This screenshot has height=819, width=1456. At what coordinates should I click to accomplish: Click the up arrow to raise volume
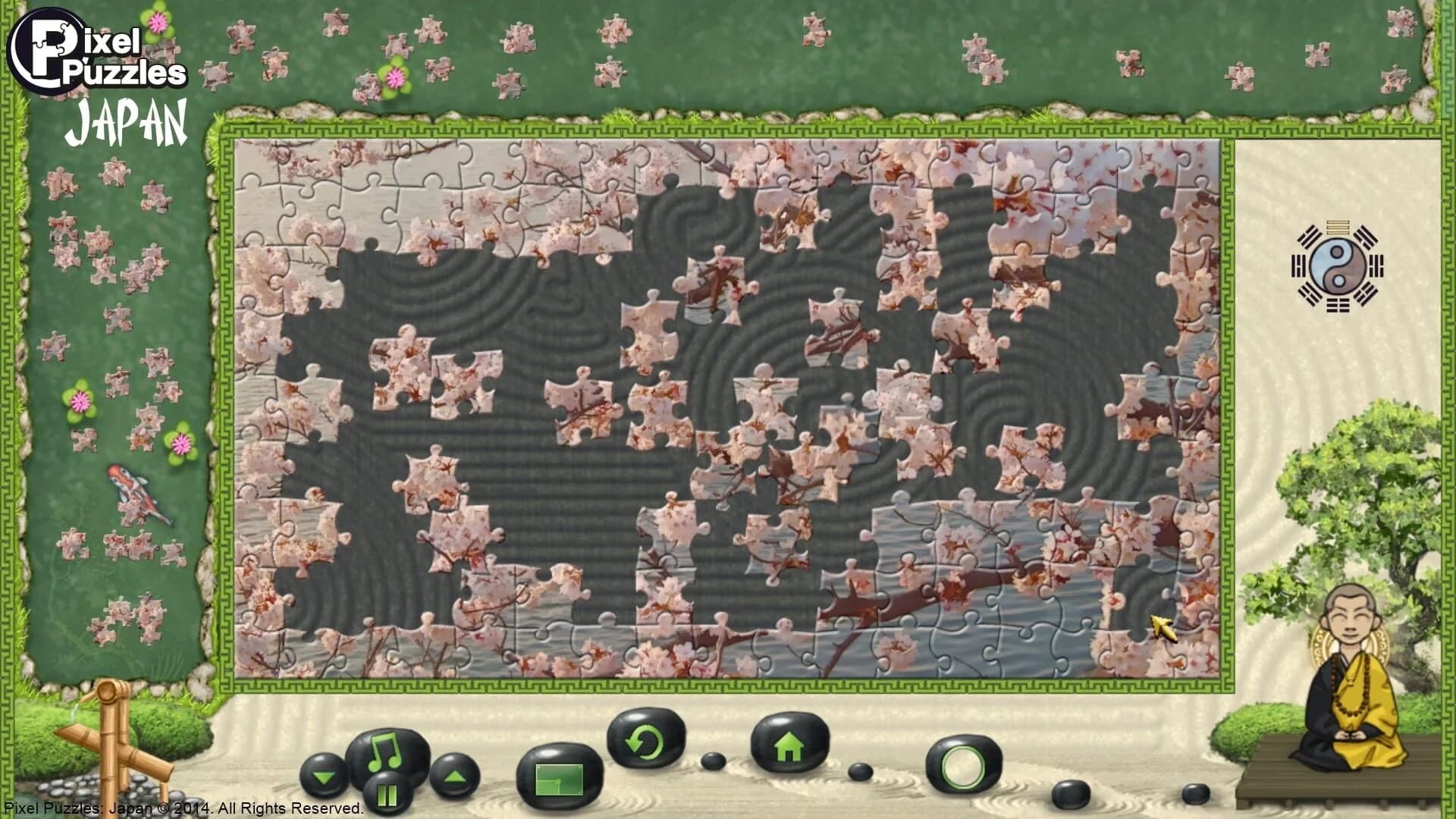(x=455, y=777)
